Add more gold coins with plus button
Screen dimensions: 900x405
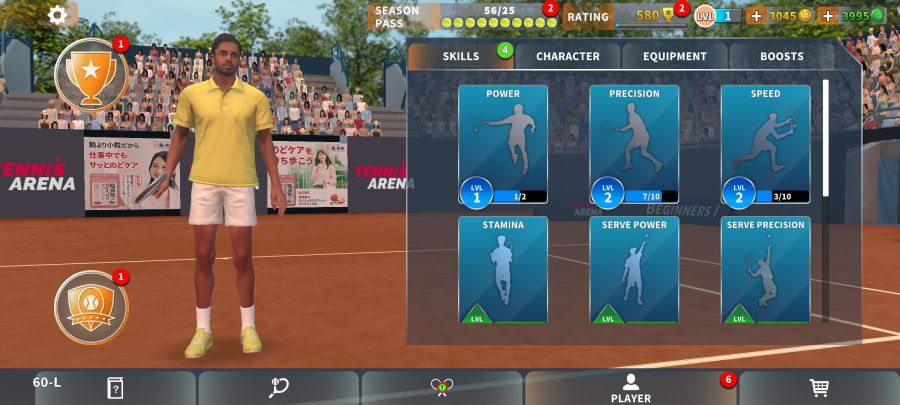756,15
